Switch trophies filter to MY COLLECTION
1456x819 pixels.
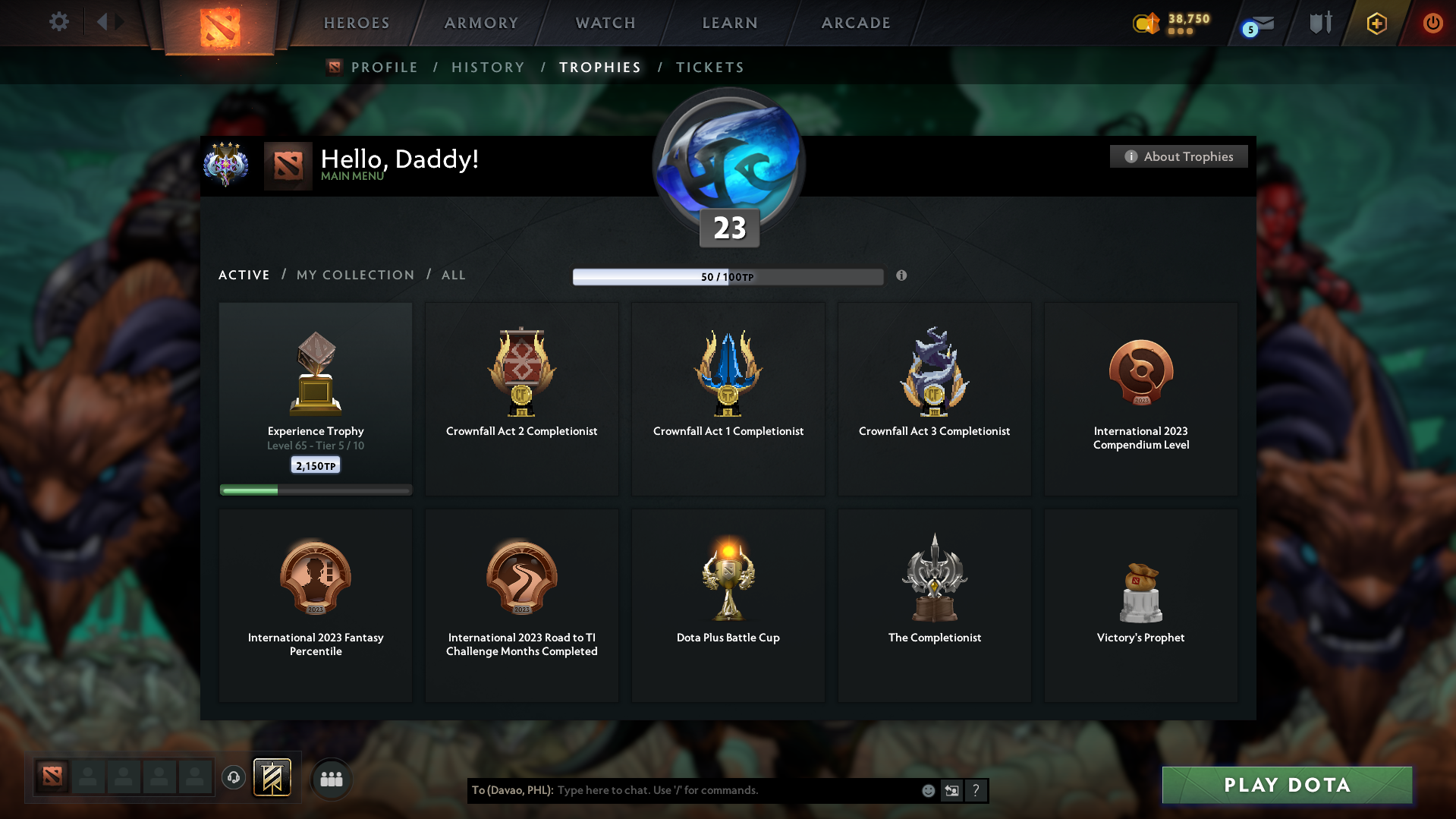pyautogui.click(x=354, y=275)
